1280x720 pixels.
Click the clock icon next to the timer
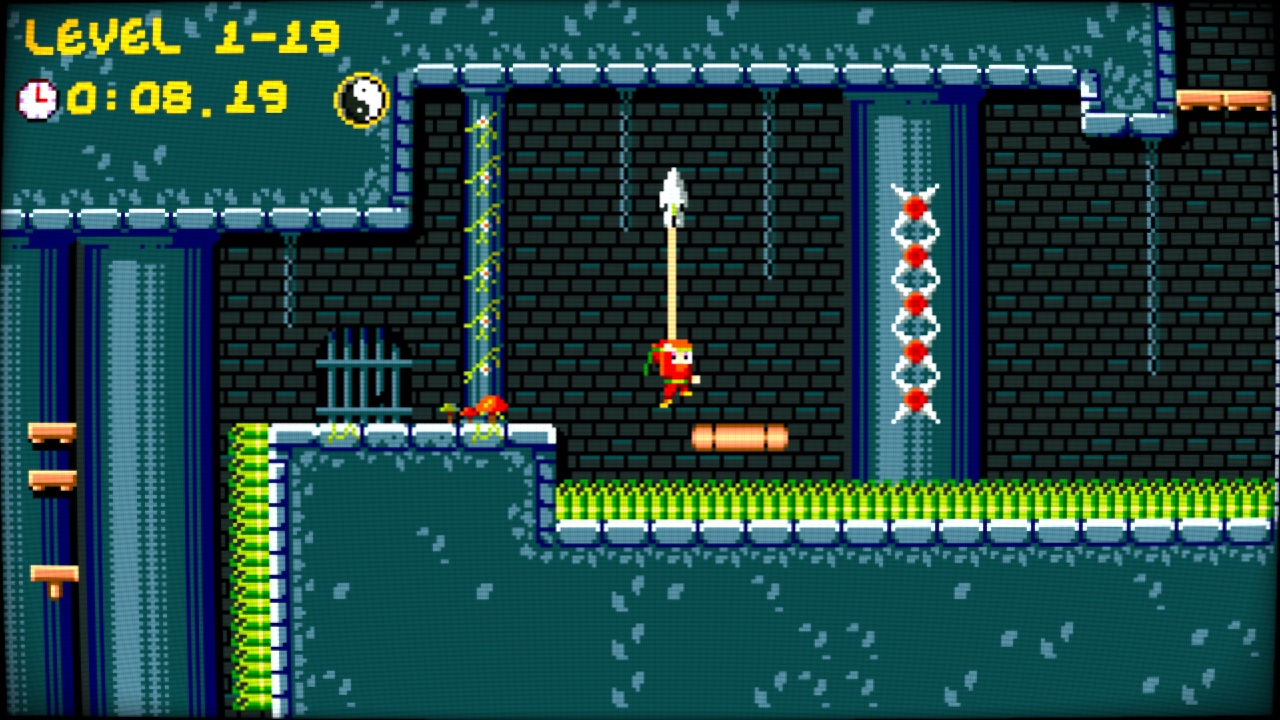(37, 99)
